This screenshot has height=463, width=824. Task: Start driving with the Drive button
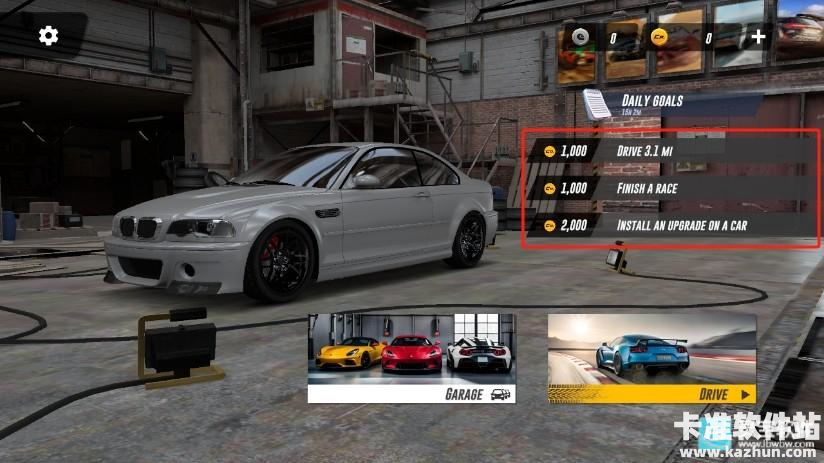pos(652,358)
